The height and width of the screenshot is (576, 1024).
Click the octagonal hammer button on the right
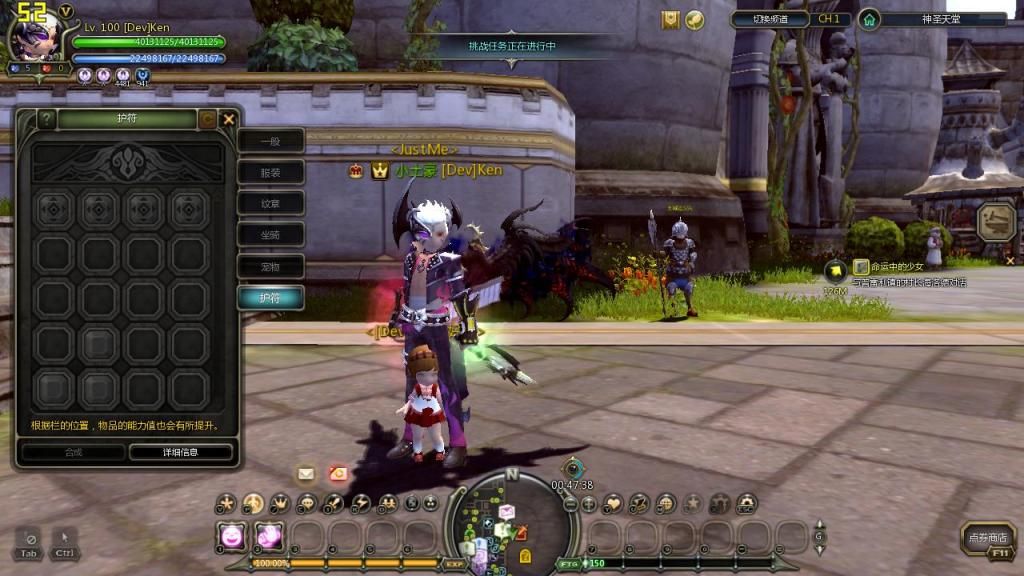pyautogui.click(x=996, y=222)
